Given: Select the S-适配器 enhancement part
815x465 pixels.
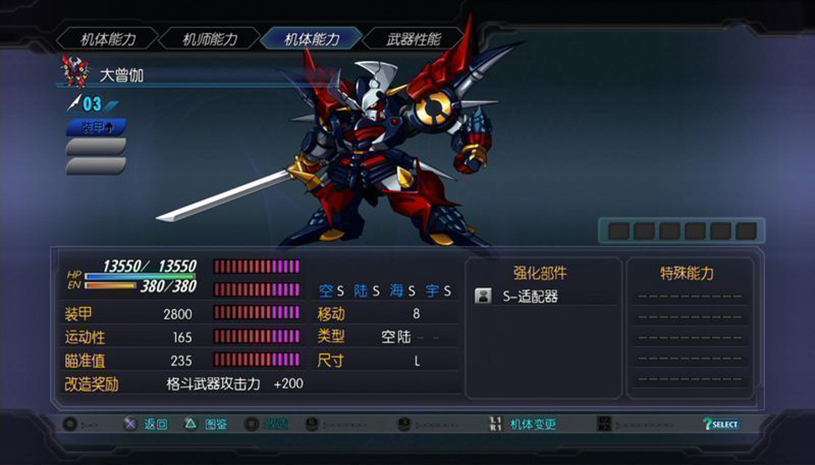Looking at the screenshot, I should pos(530,296).
